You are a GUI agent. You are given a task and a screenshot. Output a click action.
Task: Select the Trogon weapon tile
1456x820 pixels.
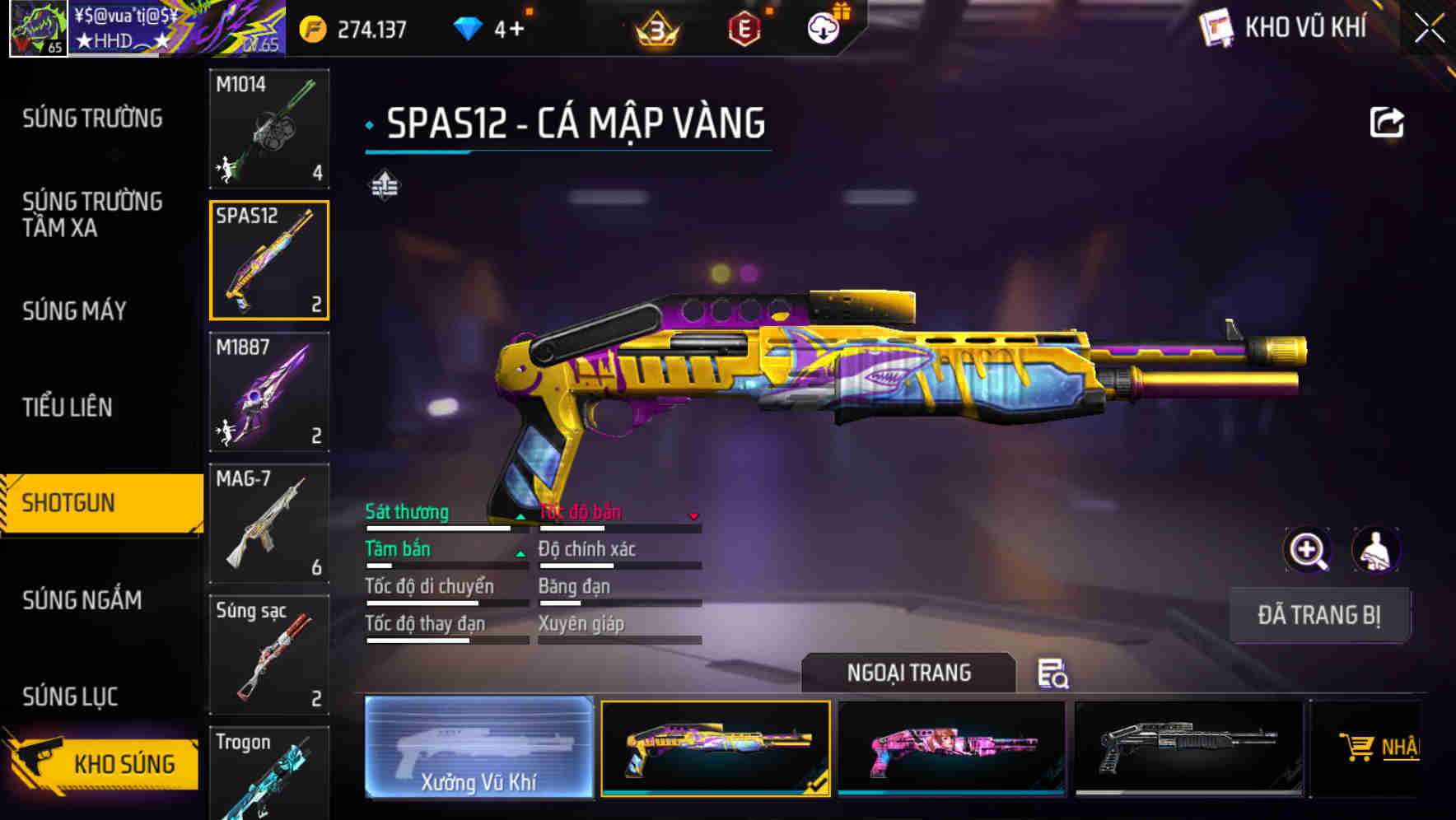click(269, 774)
